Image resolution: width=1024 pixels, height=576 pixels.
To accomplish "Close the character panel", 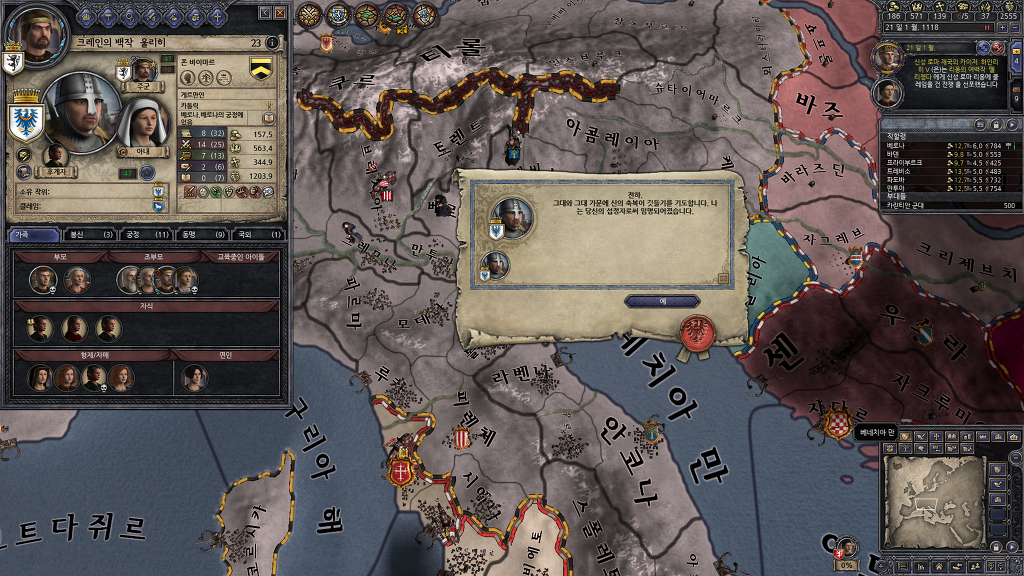I will [280, 12].
